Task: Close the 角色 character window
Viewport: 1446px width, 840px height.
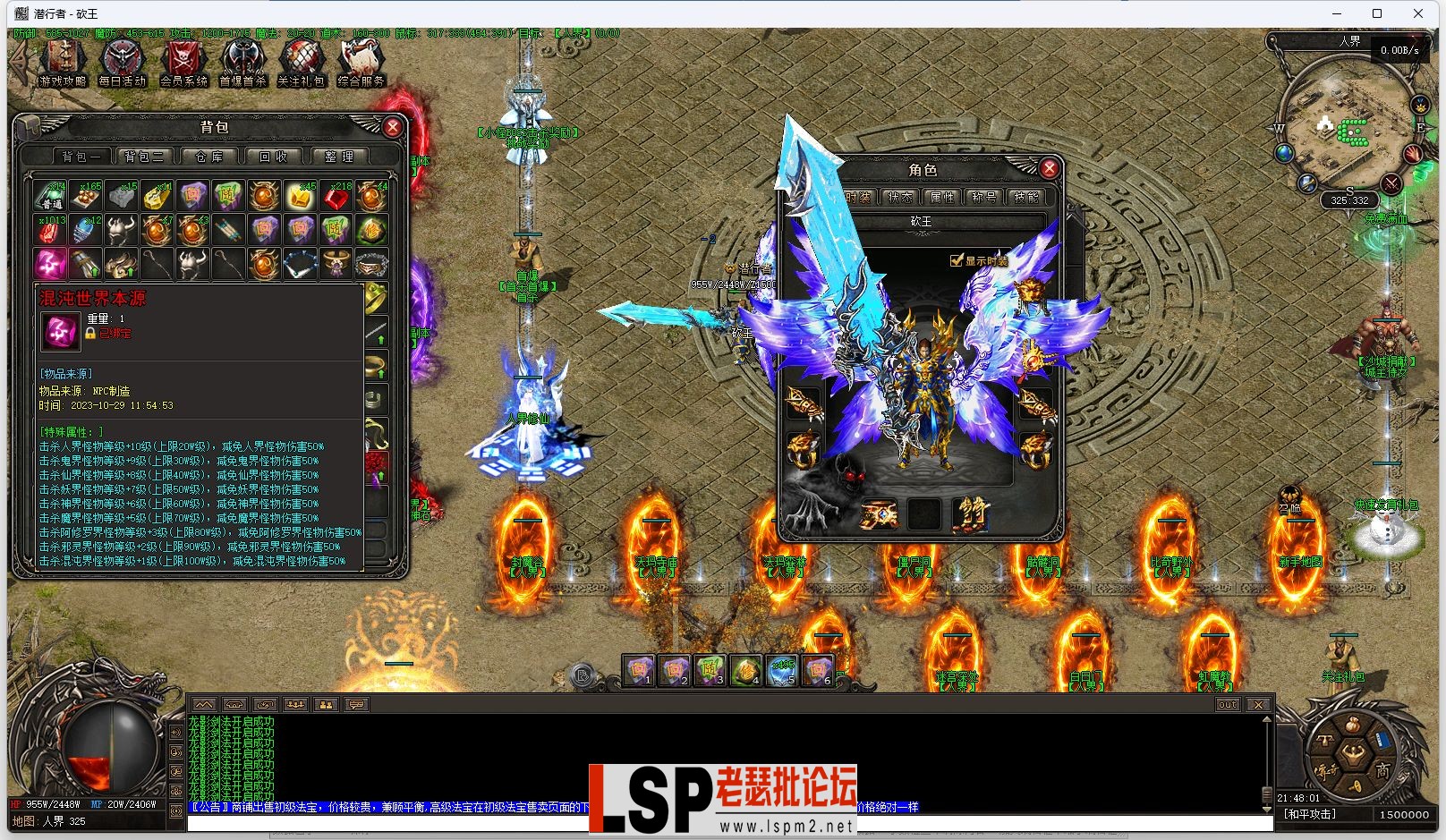Action: point(1049,167)
